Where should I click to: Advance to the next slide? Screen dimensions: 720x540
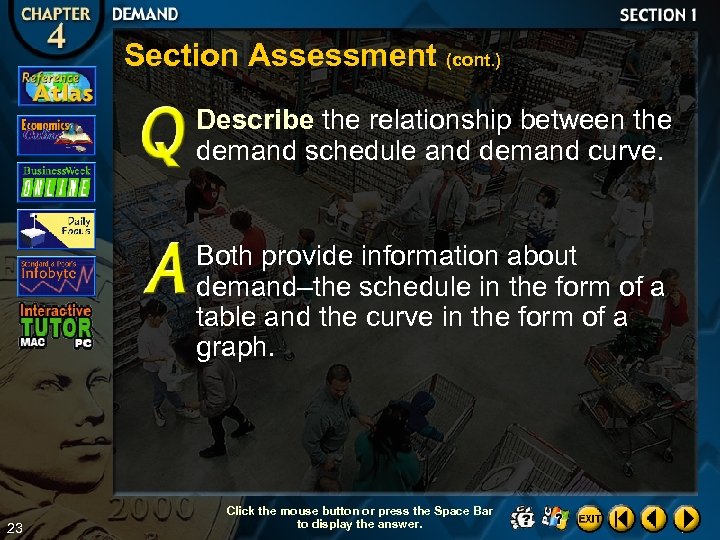tap(686, 518)
